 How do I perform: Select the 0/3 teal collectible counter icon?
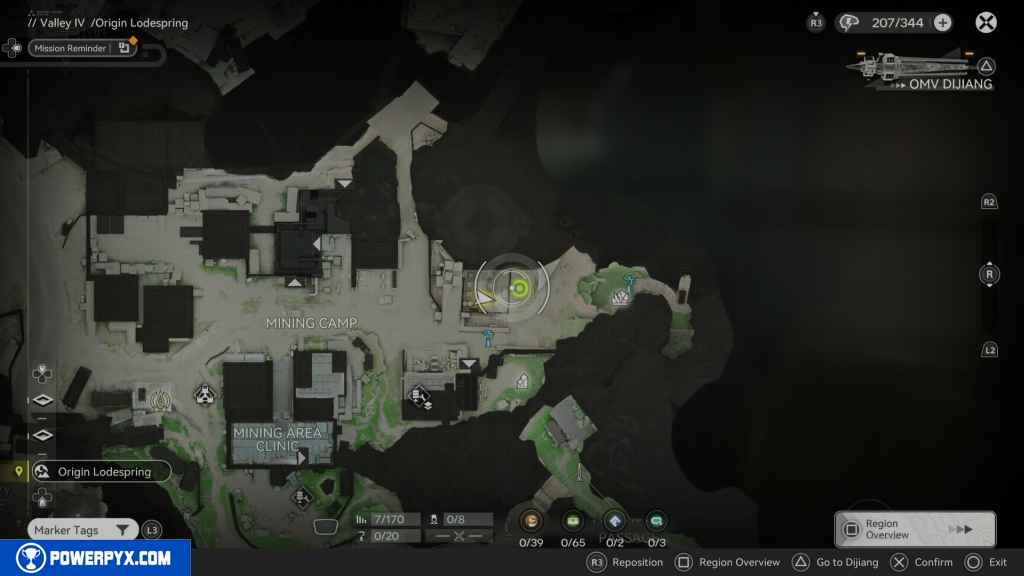(x=656, y=520)
